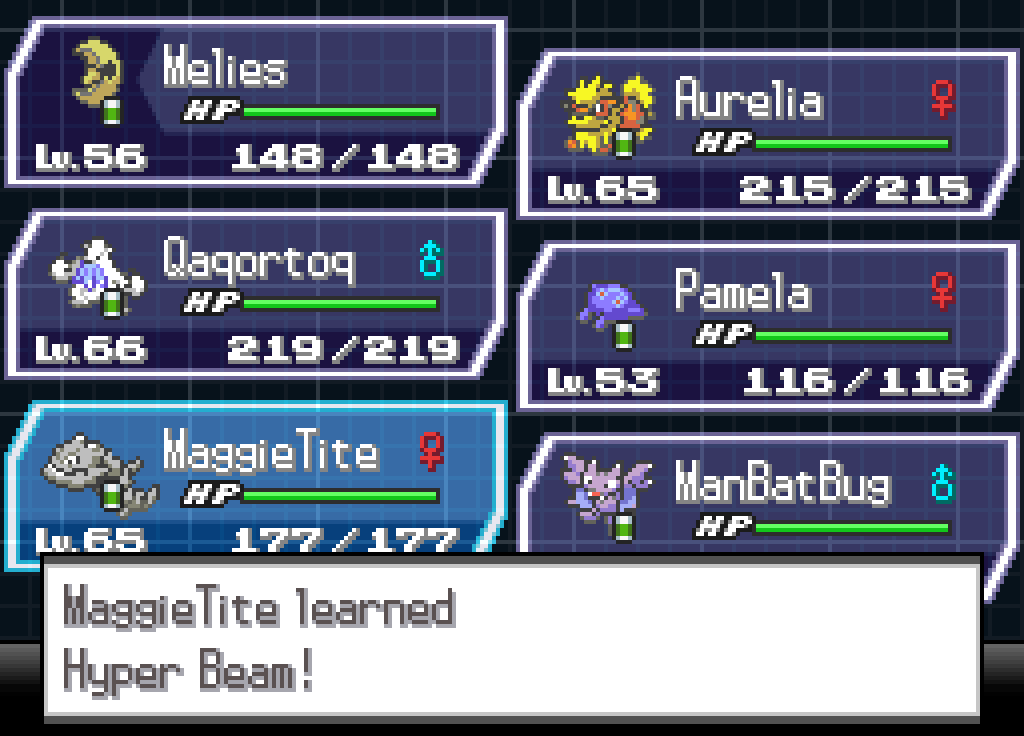Viewport: 1024px width, 736px height.
Task: Select Melies in the party list
Action: 256,102
